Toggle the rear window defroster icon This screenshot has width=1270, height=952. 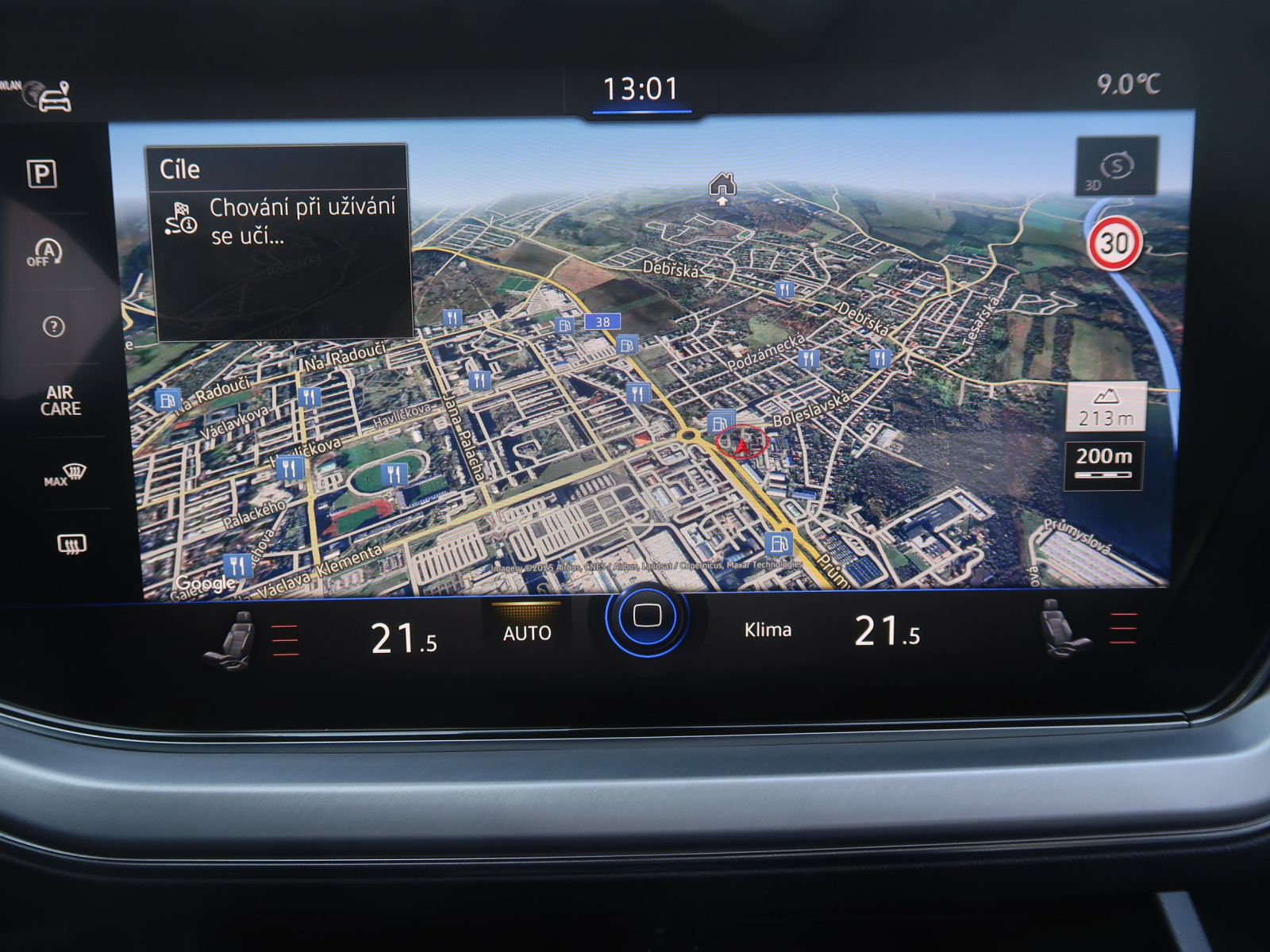[x=71, y=544]
